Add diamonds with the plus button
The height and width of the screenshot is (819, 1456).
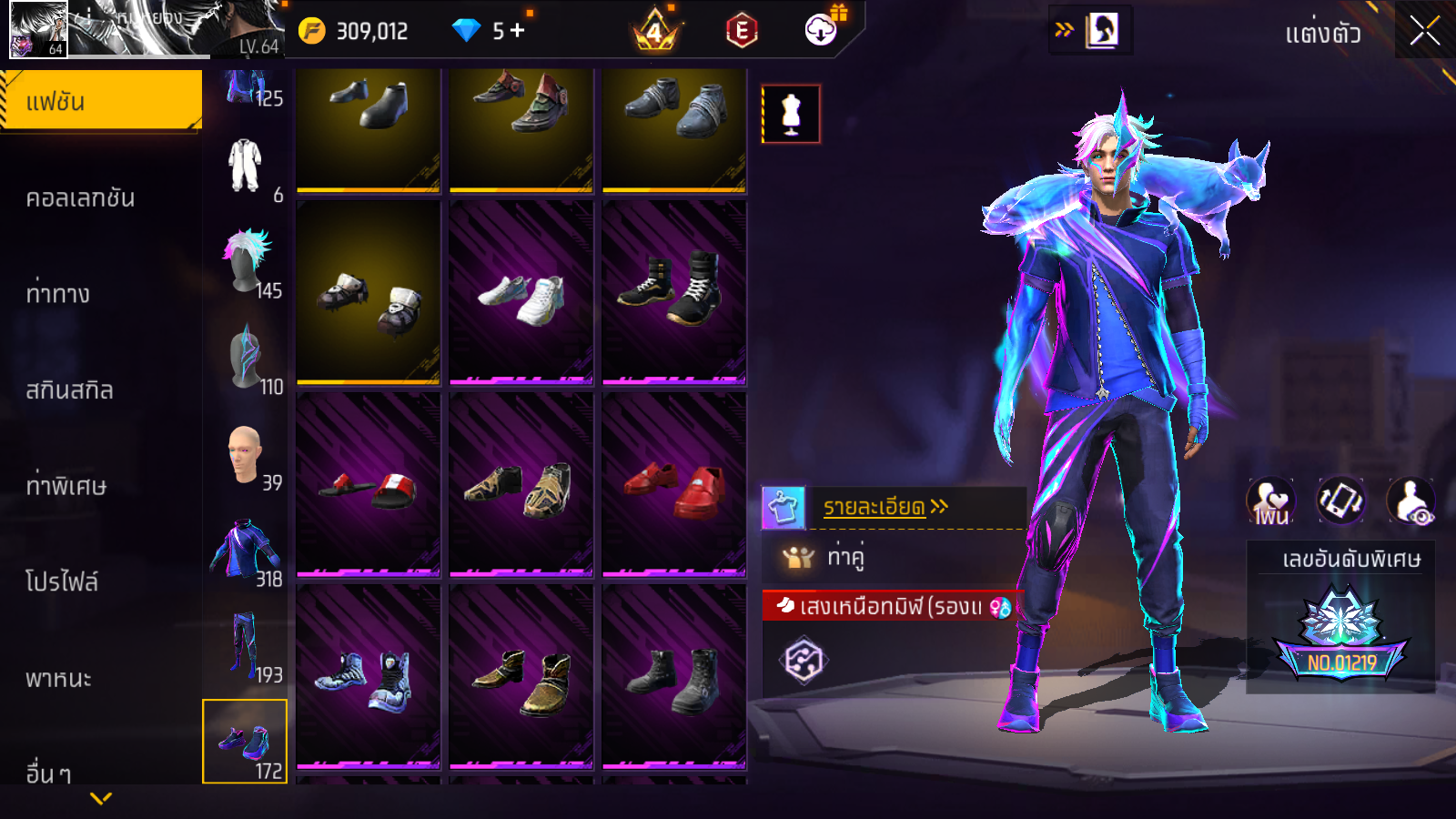click(x=518, y=31)
